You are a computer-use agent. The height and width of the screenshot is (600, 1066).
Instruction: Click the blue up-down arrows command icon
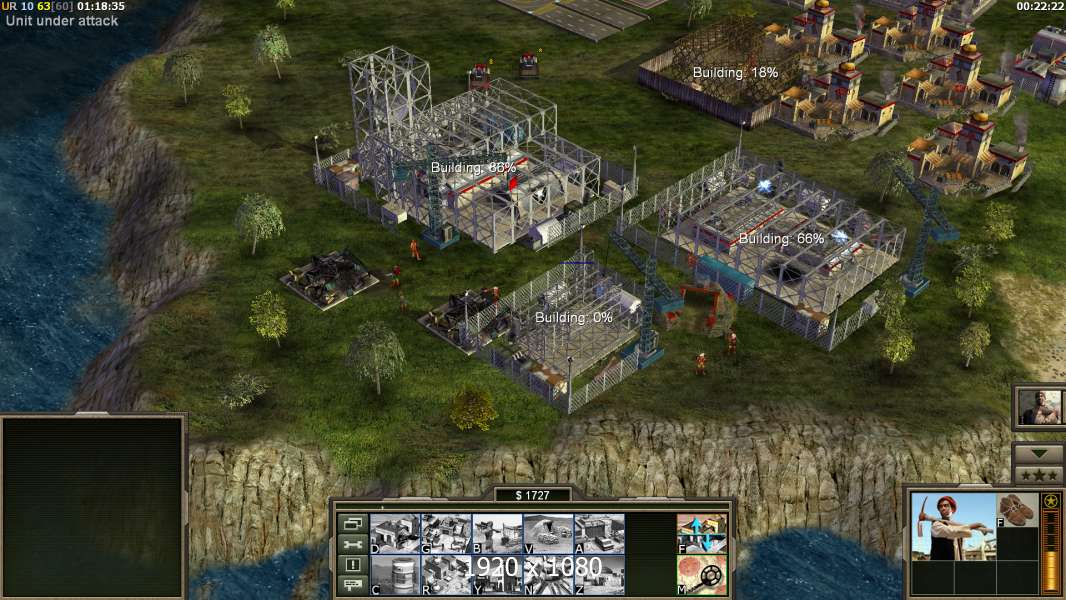(702, 533)
